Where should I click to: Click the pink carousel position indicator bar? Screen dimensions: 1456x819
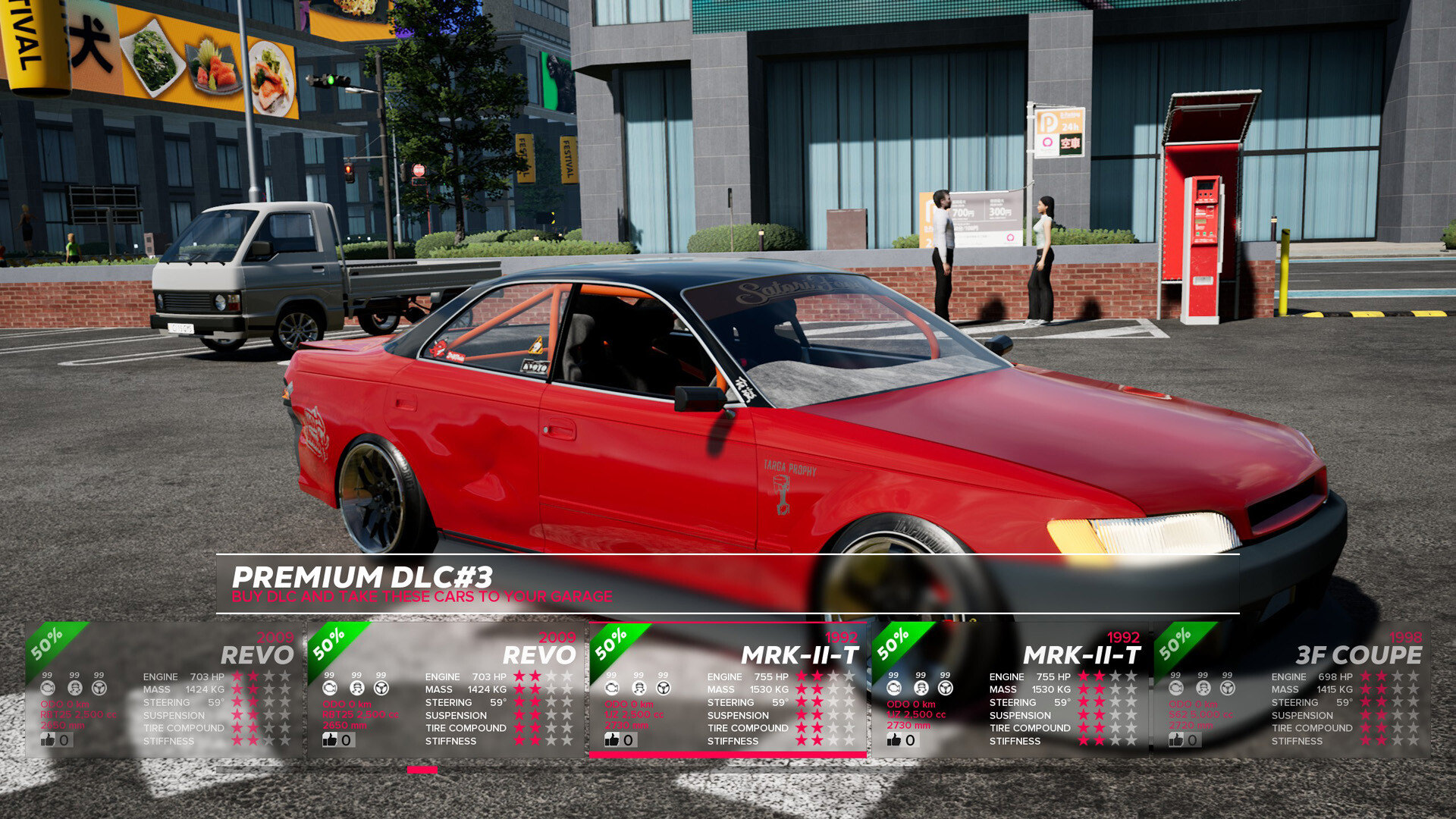pyautogui.click(x=421, y=770)
